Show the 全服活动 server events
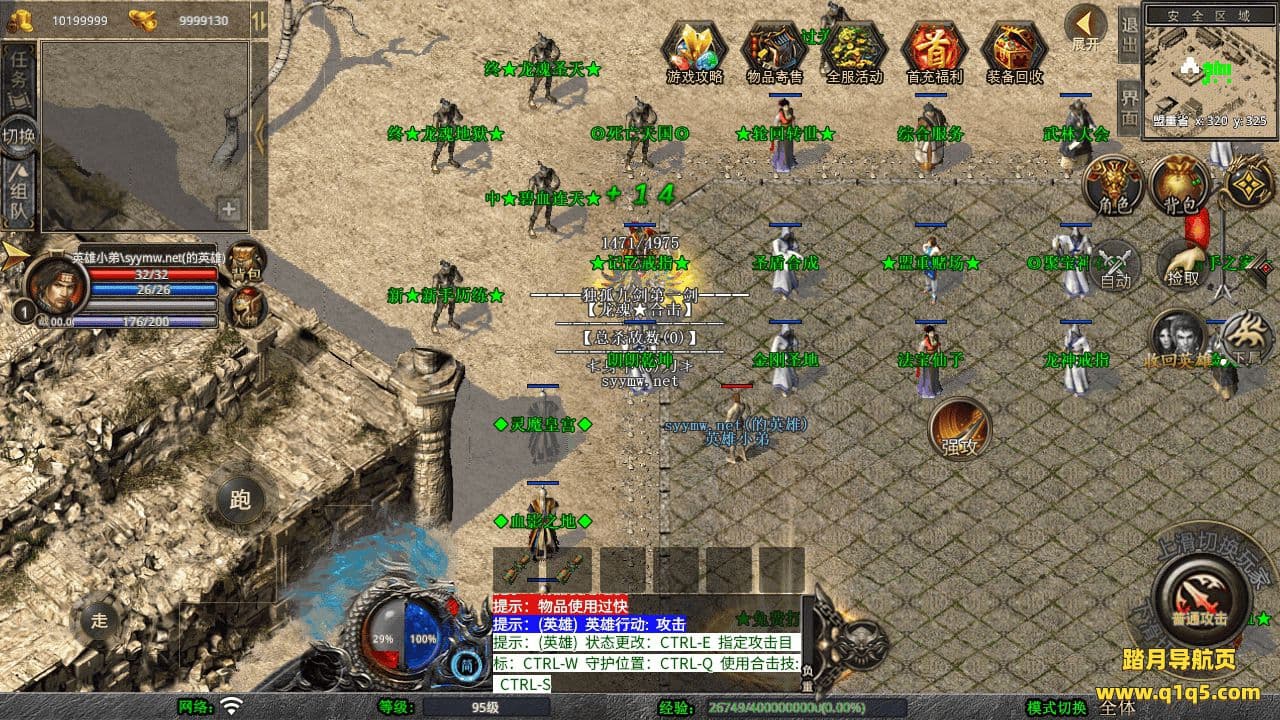The image size is (1280, 720). pos(855,50)
